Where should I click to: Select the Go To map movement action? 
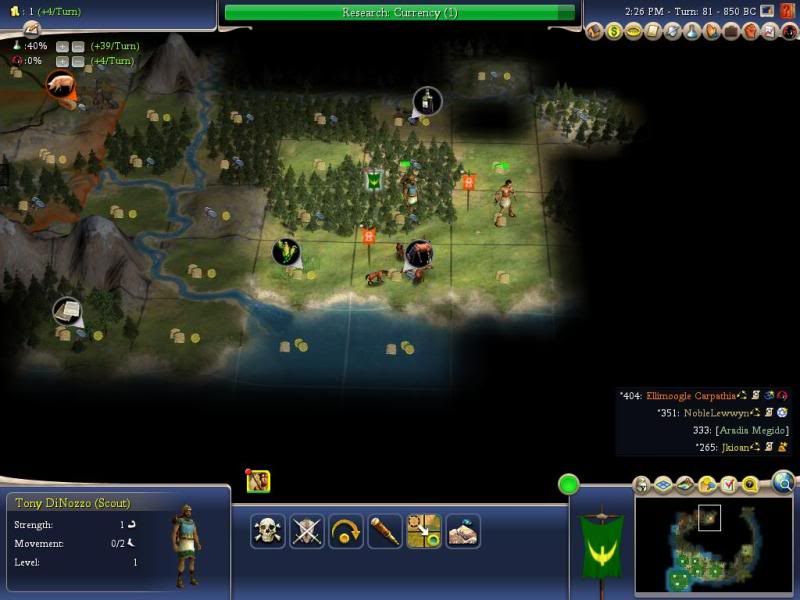click(x=423, y=530)
